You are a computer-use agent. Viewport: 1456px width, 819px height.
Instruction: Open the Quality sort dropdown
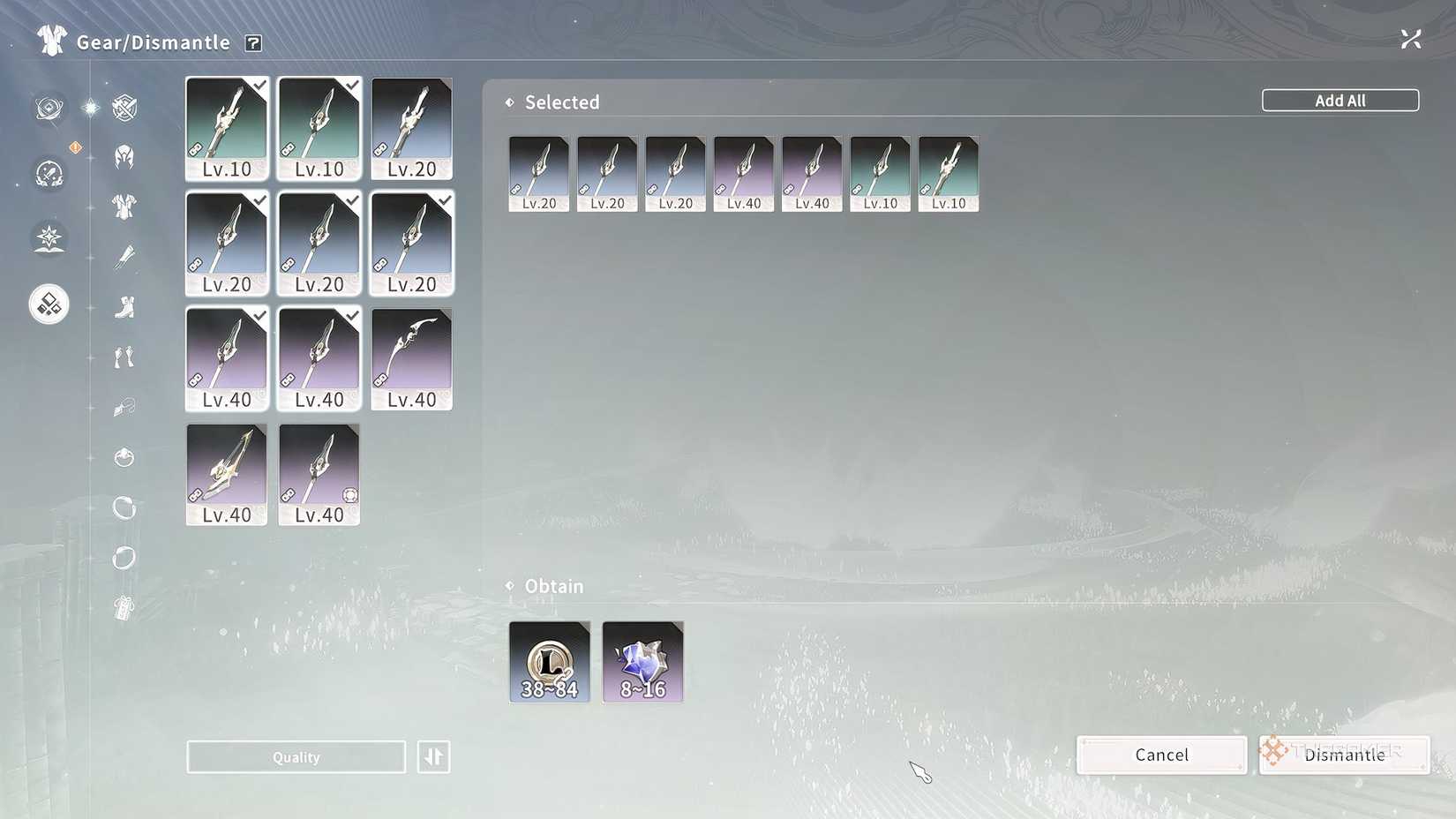296,756
